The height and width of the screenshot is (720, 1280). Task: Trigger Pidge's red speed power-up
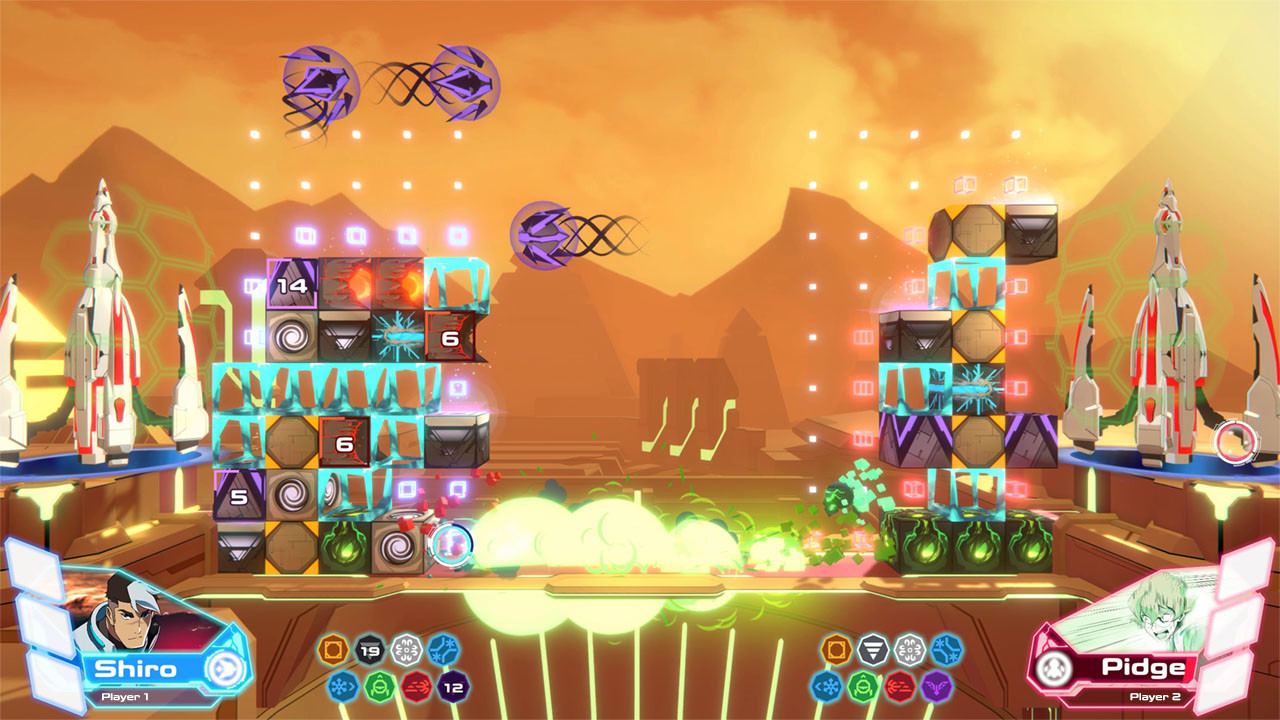tap(899, 688)
